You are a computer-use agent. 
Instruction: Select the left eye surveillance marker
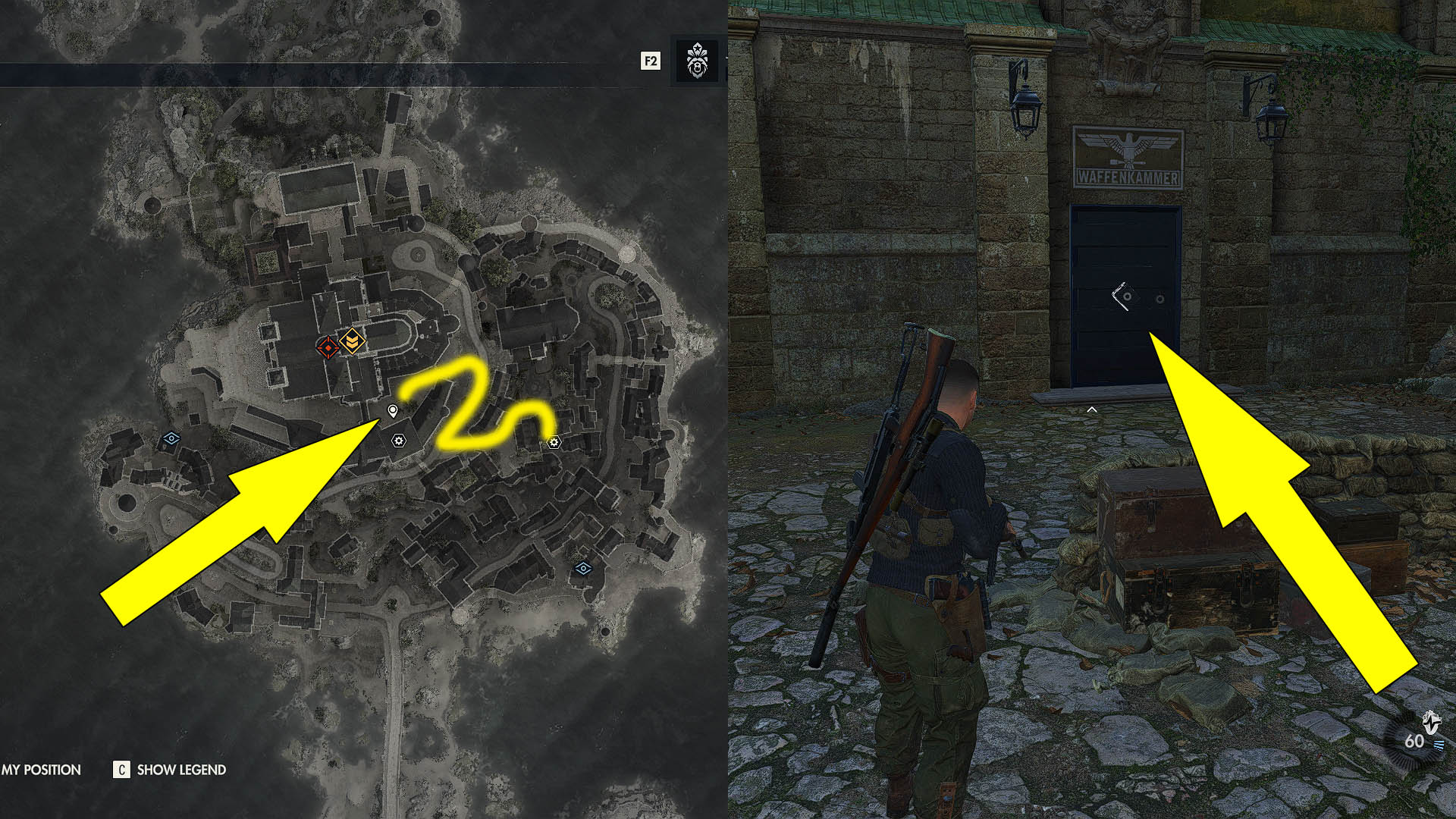[172, 436]
